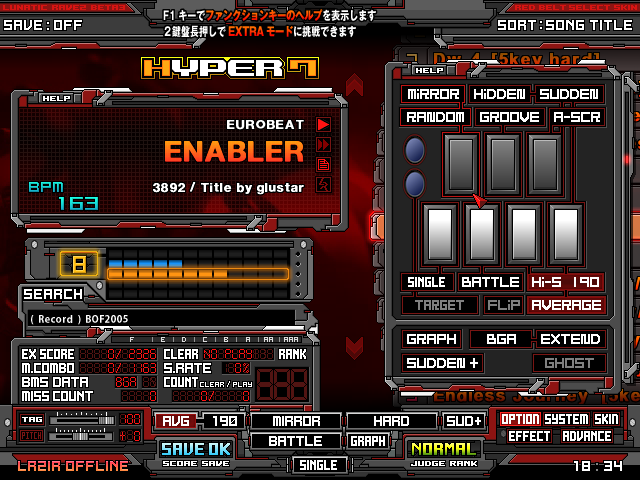Enable the A-SCR assist option
Image resolution: width=640 pixels, height=480 pixels.
(577, 117)
